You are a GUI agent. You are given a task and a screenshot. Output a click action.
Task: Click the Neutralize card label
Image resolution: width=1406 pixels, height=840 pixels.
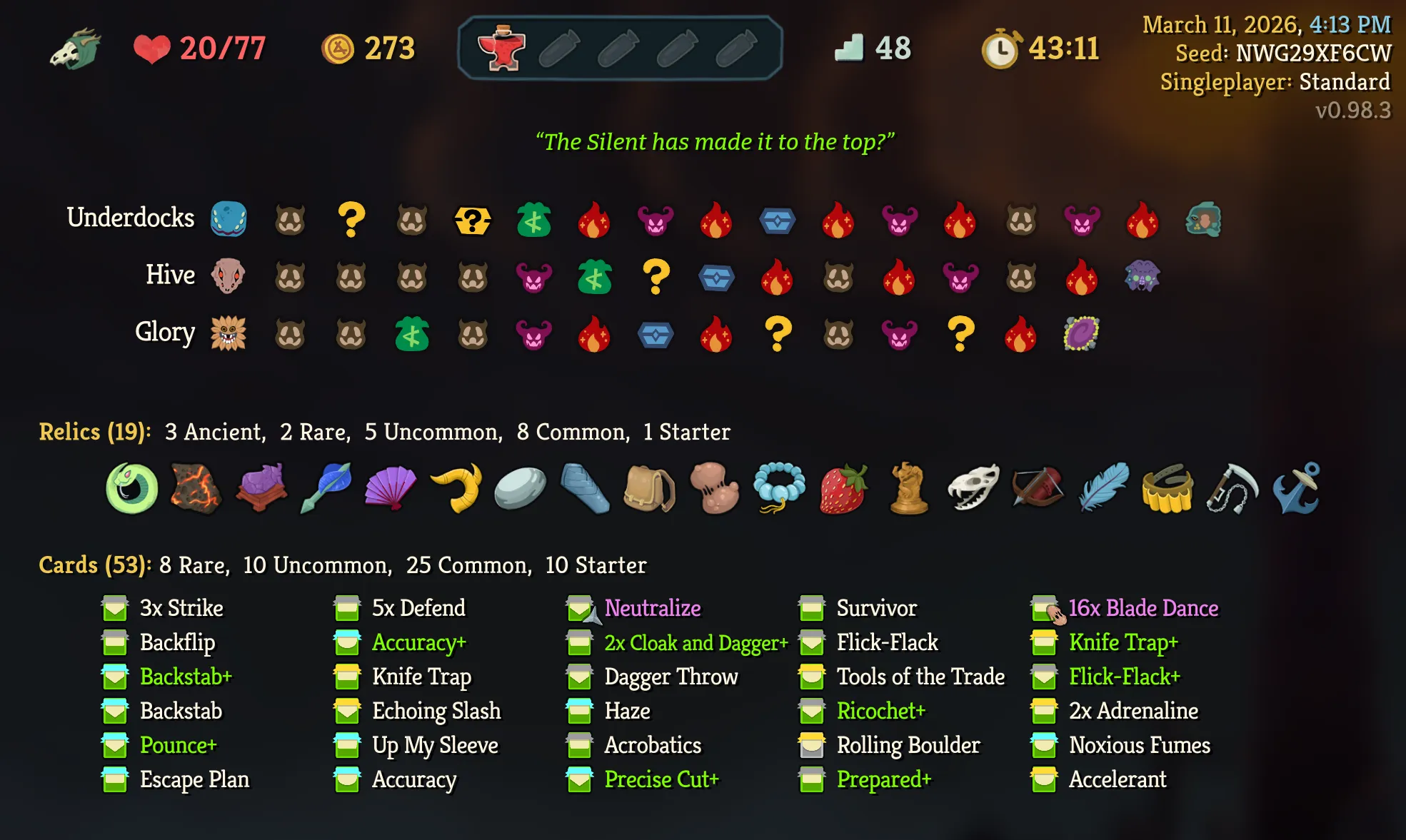(652, 607)
